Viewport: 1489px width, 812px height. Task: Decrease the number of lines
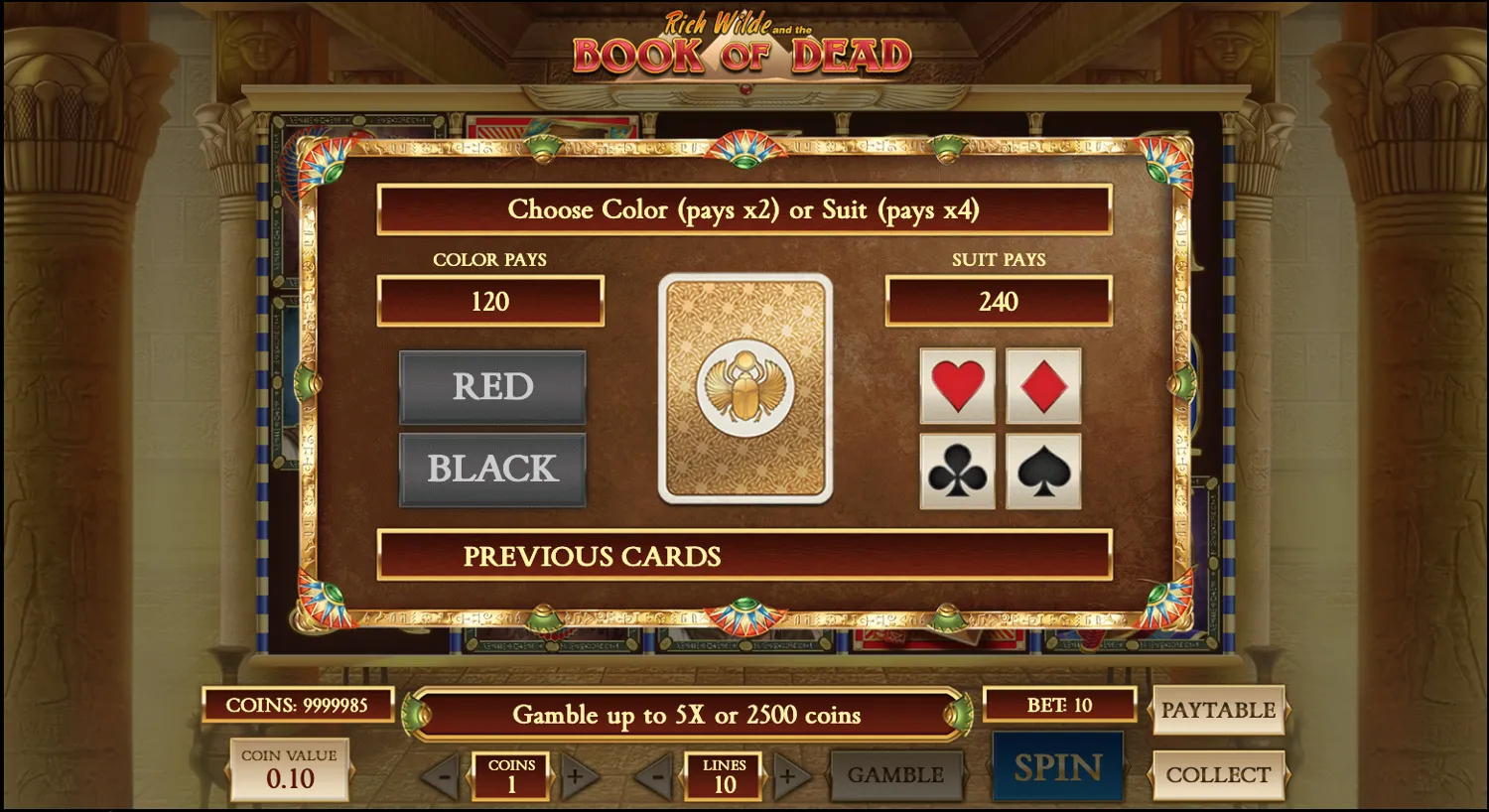[x=655, y=776]
